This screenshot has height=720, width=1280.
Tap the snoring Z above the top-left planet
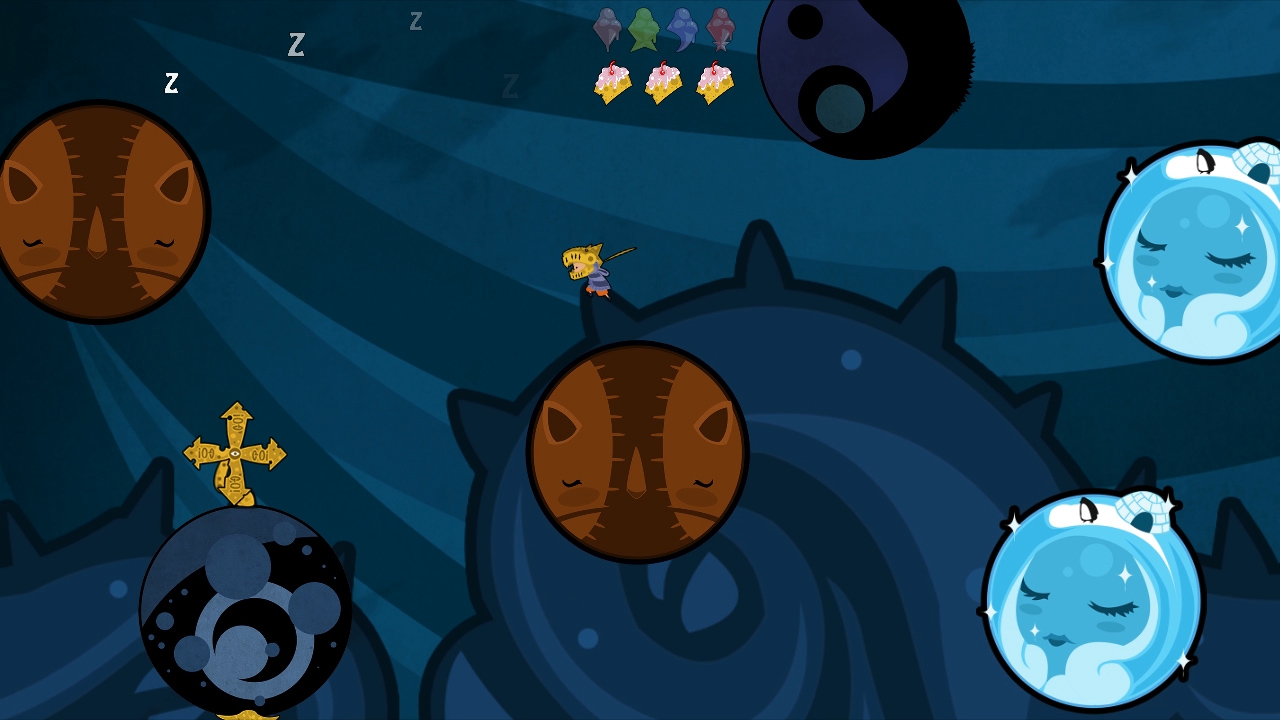171,85
